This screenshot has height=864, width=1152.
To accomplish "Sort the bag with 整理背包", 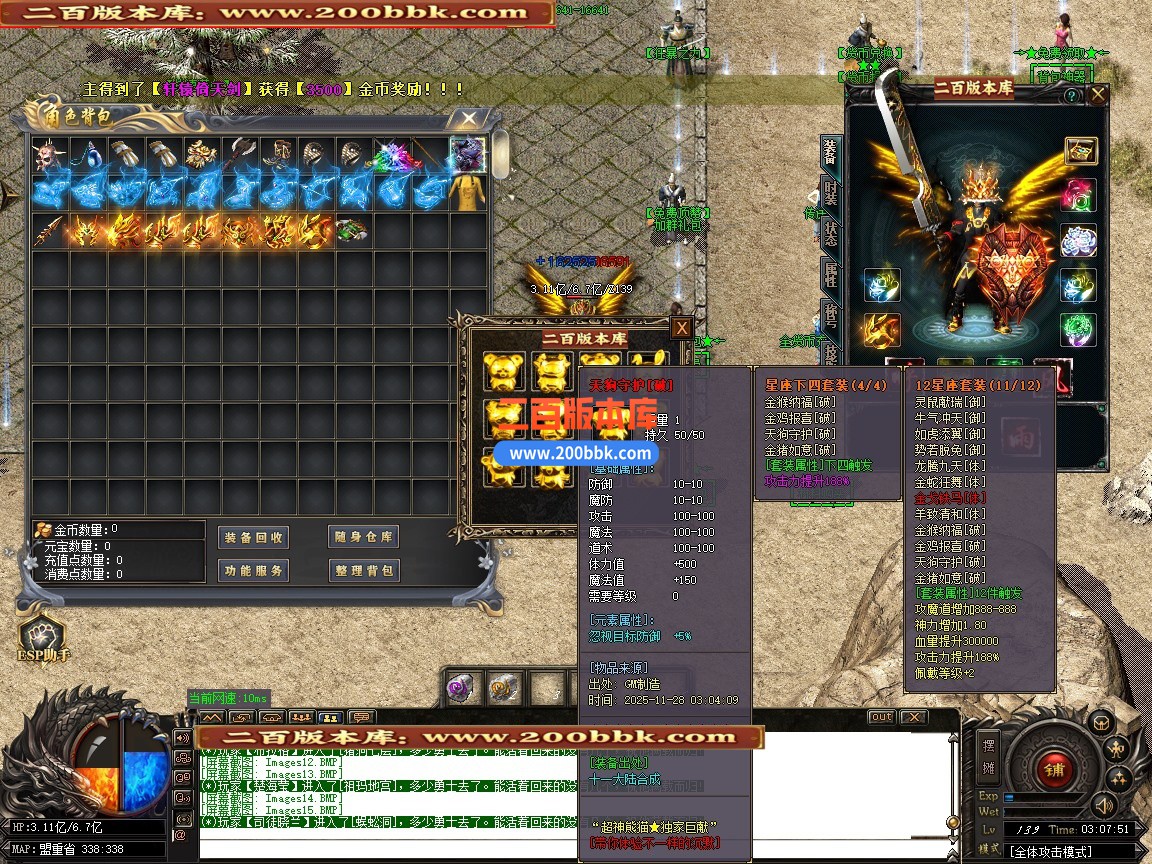I will pyautogui.click(x=363, y=570).
